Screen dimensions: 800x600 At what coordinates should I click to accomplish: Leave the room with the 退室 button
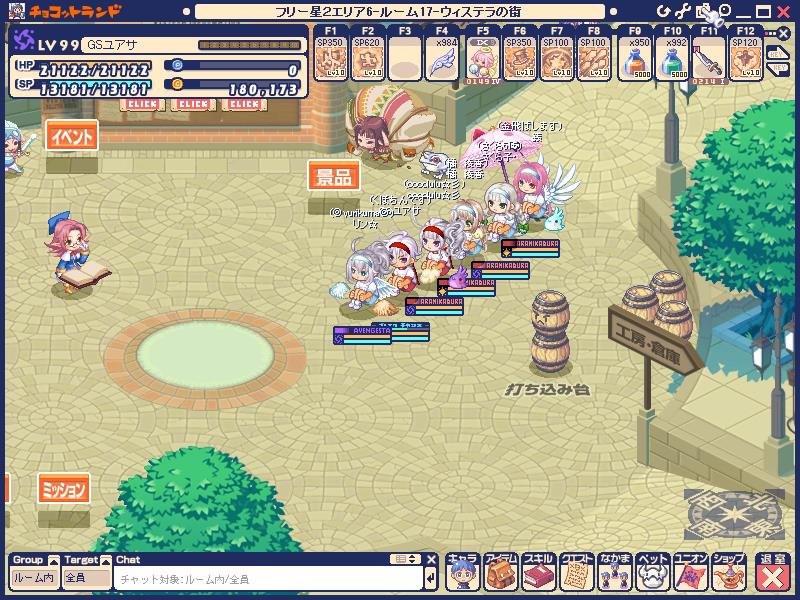tap(772, 572)
